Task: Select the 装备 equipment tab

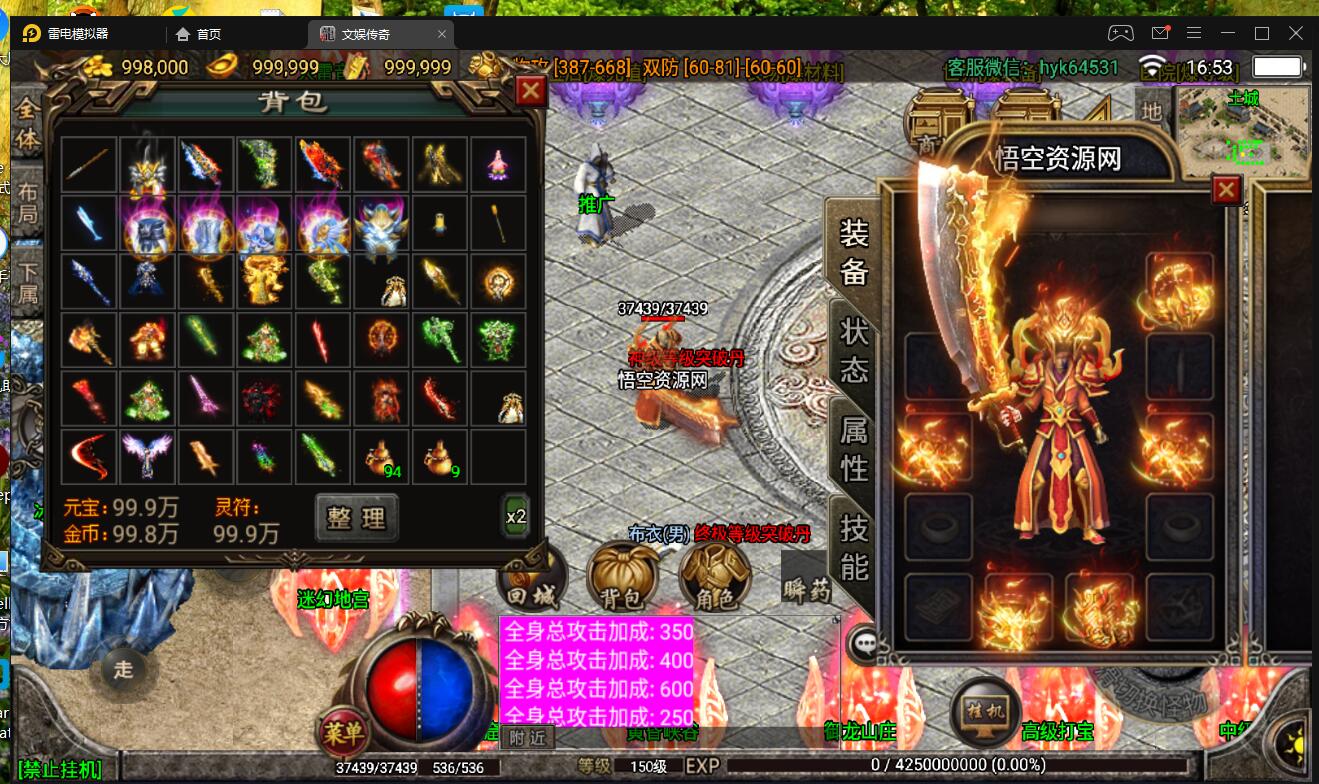Action: (x=853, y=252)
